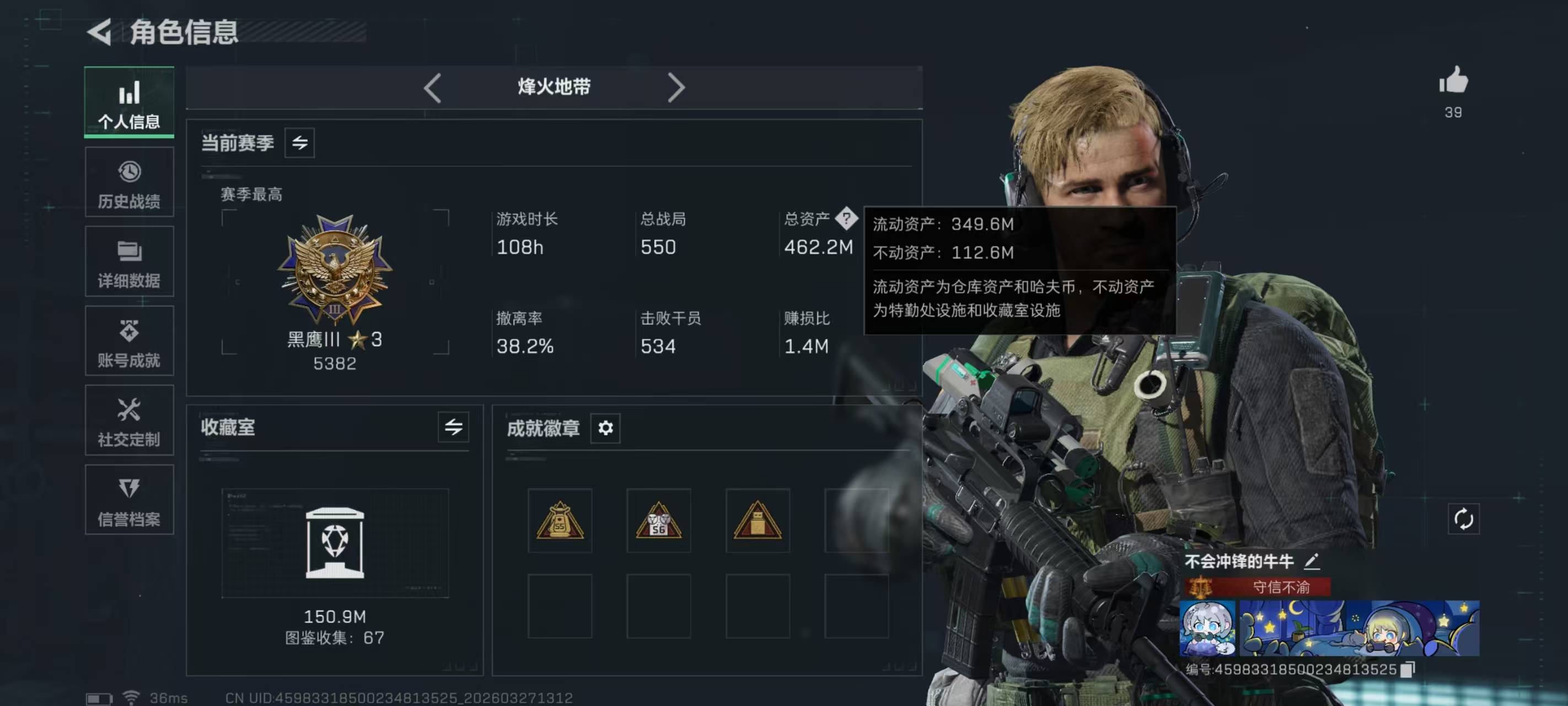View the 信誉档案 tab
Image resolution: width=1568 pixels, height=706 pixels.
tap(129, 500)
